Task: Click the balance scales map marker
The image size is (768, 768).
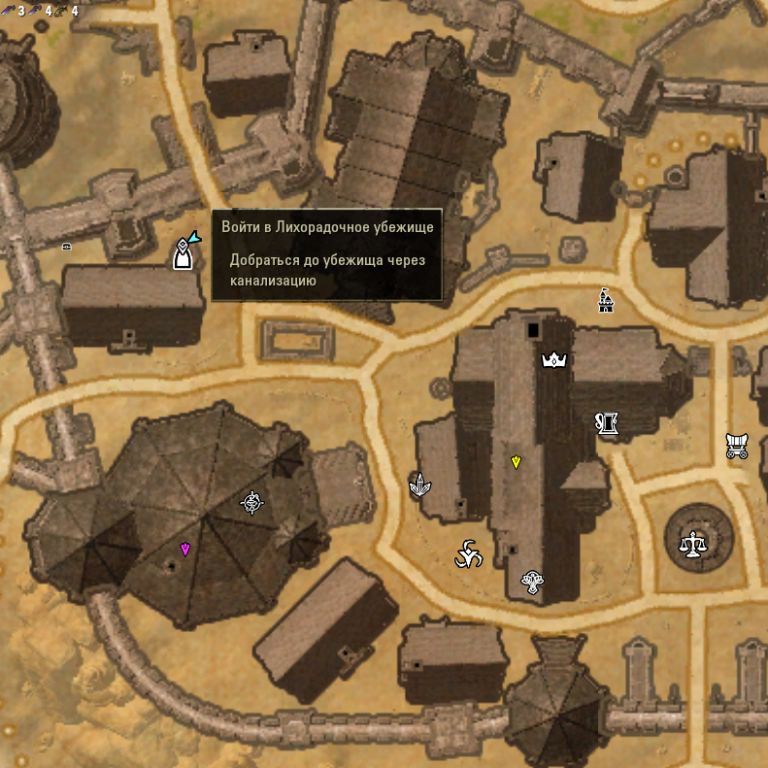Action: pyautogui.click(x=692, y=544)
